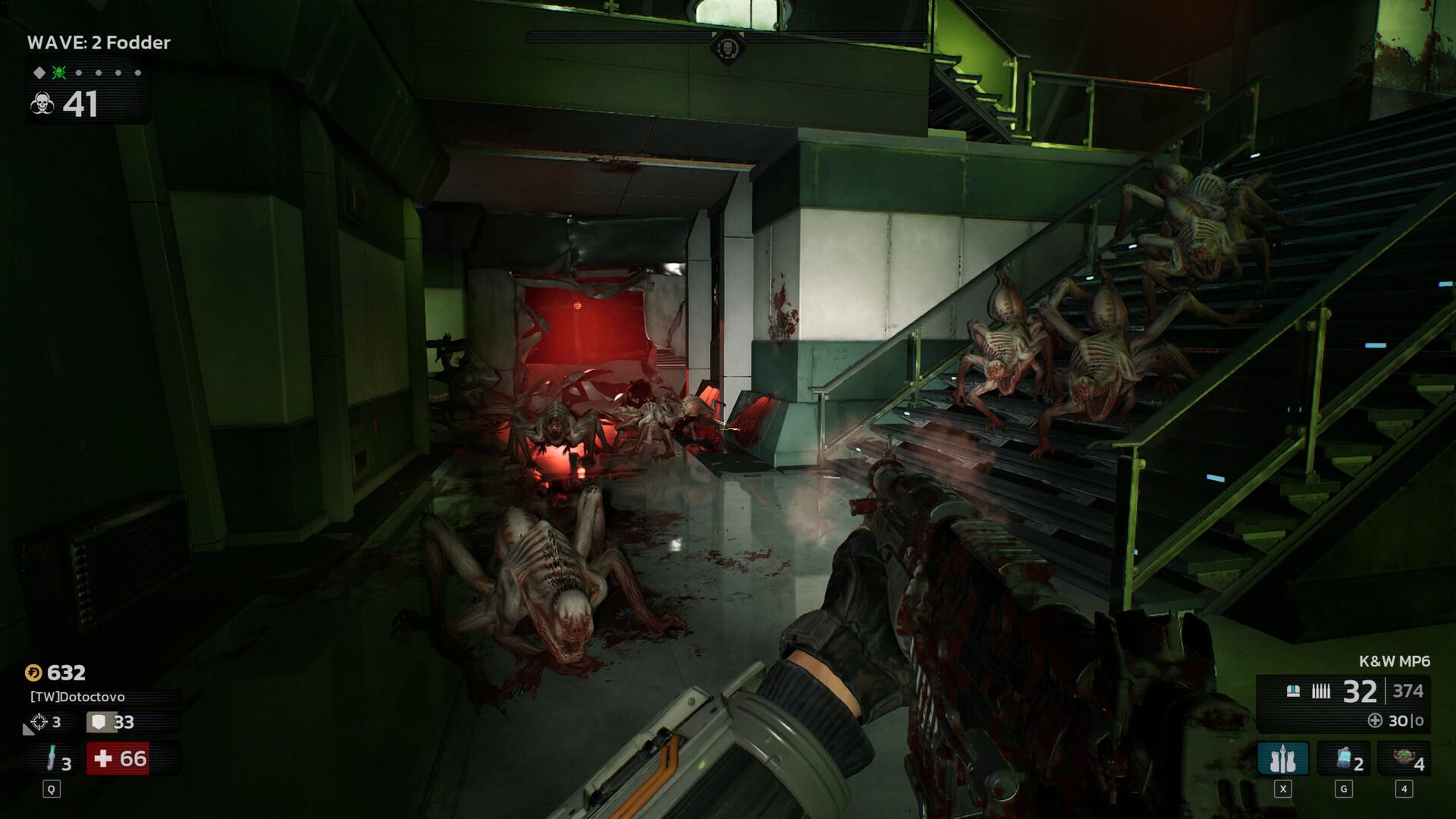Select the skull kill counter icon
This screenshot has height=819, width=1456.
point(42,104)
